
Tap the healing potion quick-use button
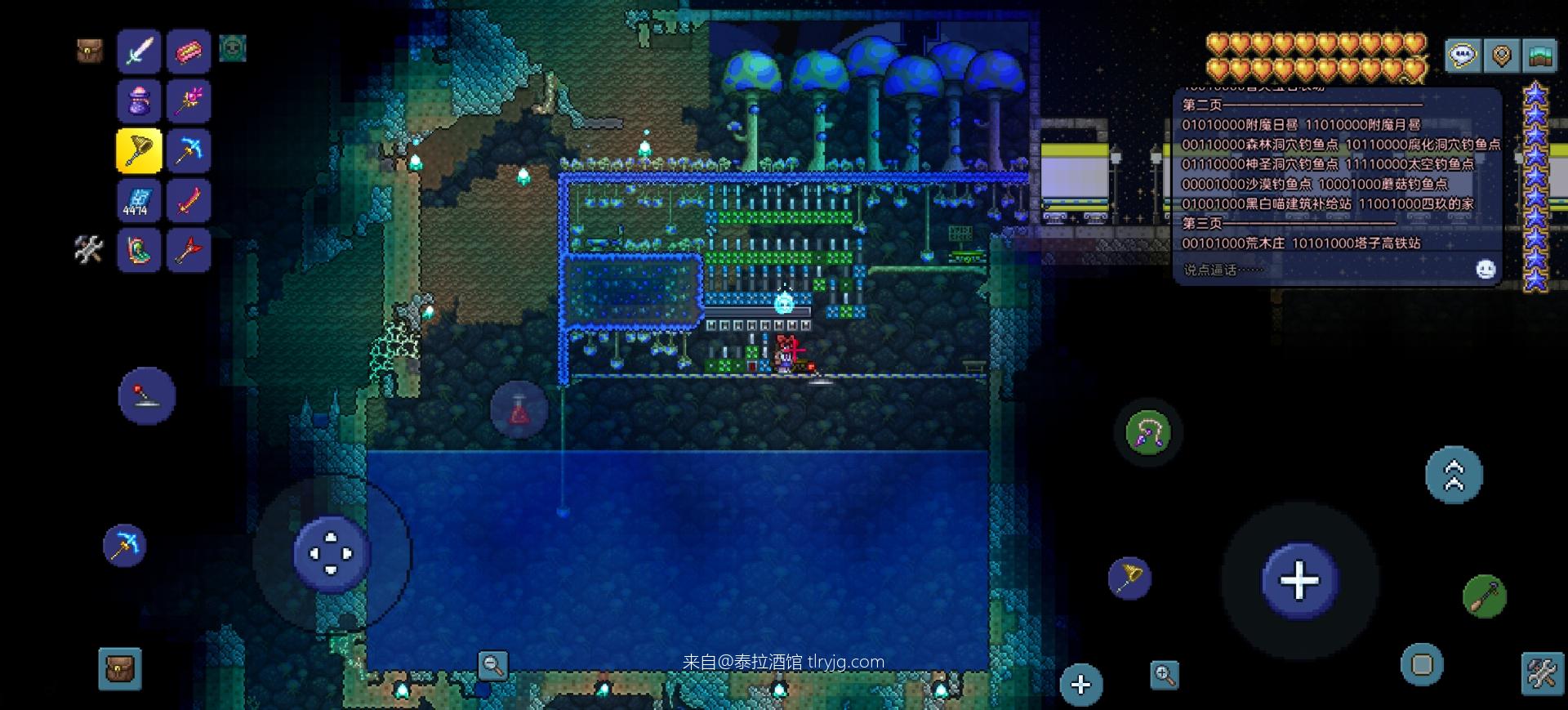point(519,410)
